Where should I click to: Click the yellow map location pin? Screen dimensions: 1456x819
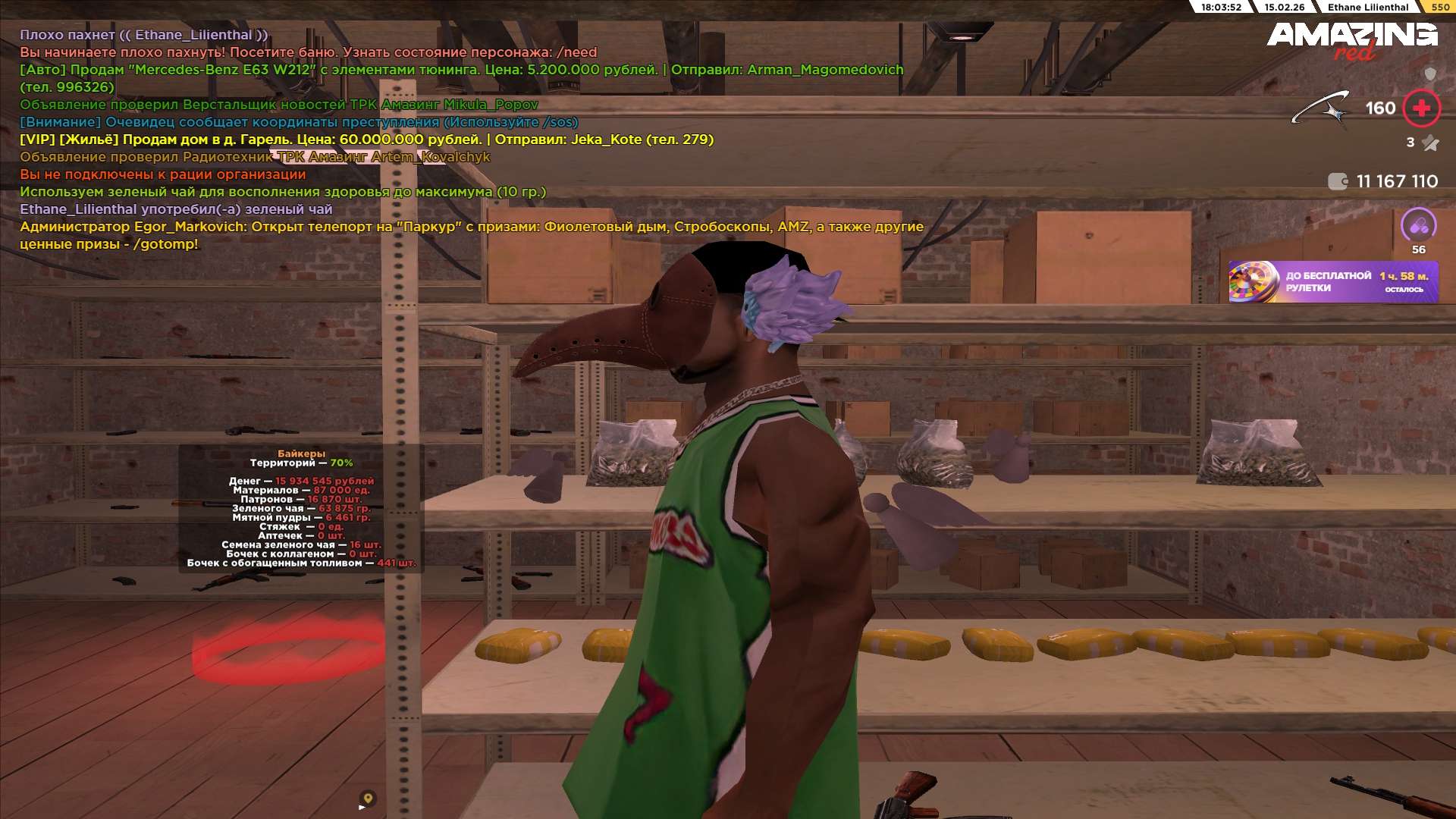click(x=368, y=798)
